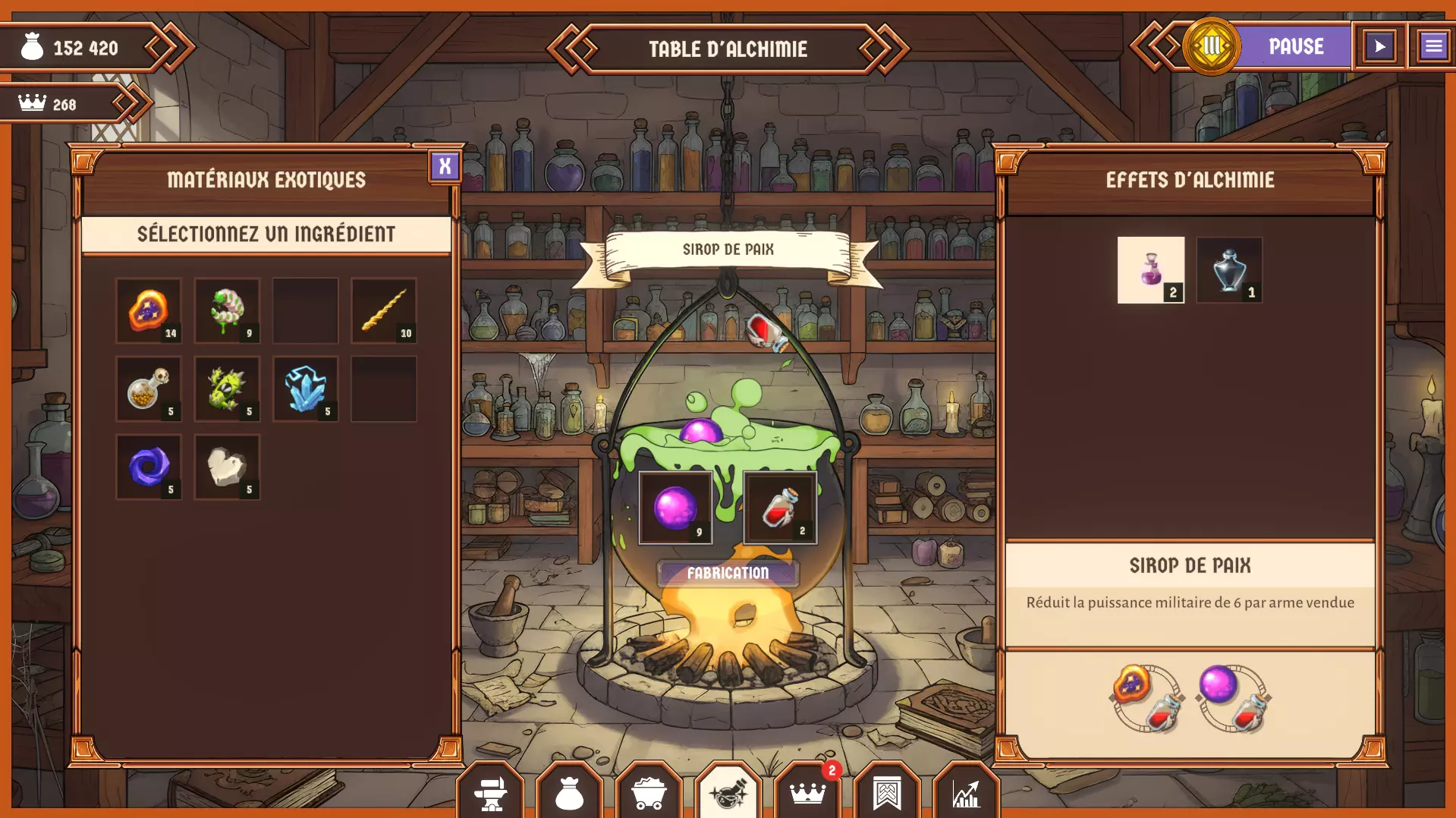The height and width of the screenshot is (818, 1456).
Task: Click the red potion cauldron slot
Action: pyautogui.click(x=780, y=508)
